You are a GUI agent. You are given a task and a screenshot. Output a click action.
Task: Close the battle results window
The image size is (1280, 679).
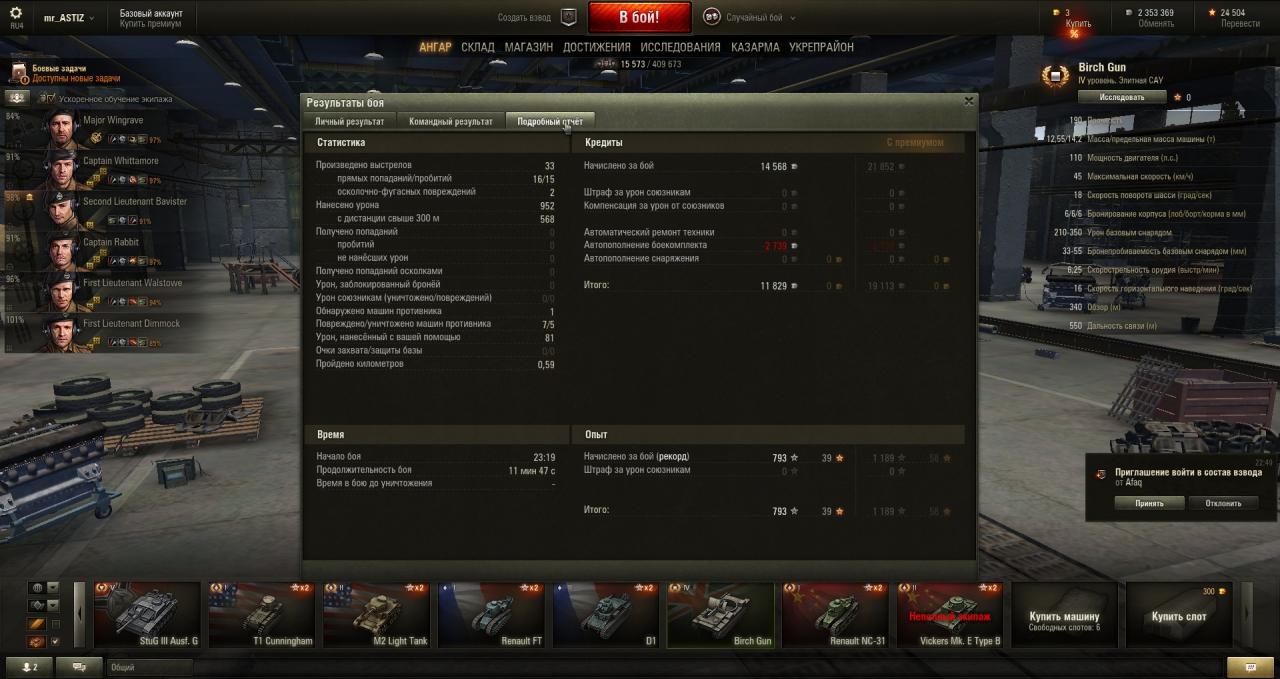(968, 101)
